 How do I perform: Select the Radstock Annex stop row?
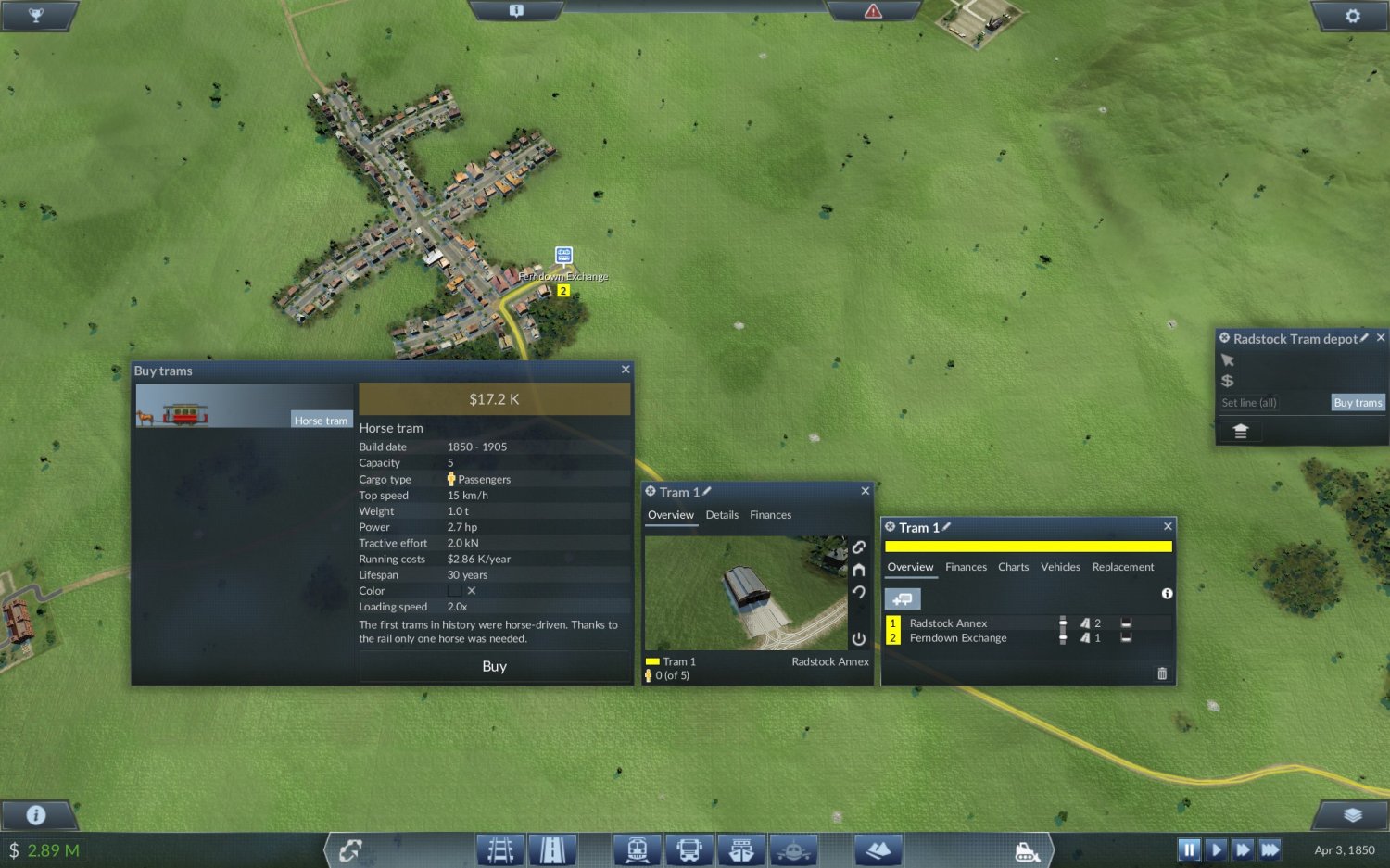click(949, 623)
